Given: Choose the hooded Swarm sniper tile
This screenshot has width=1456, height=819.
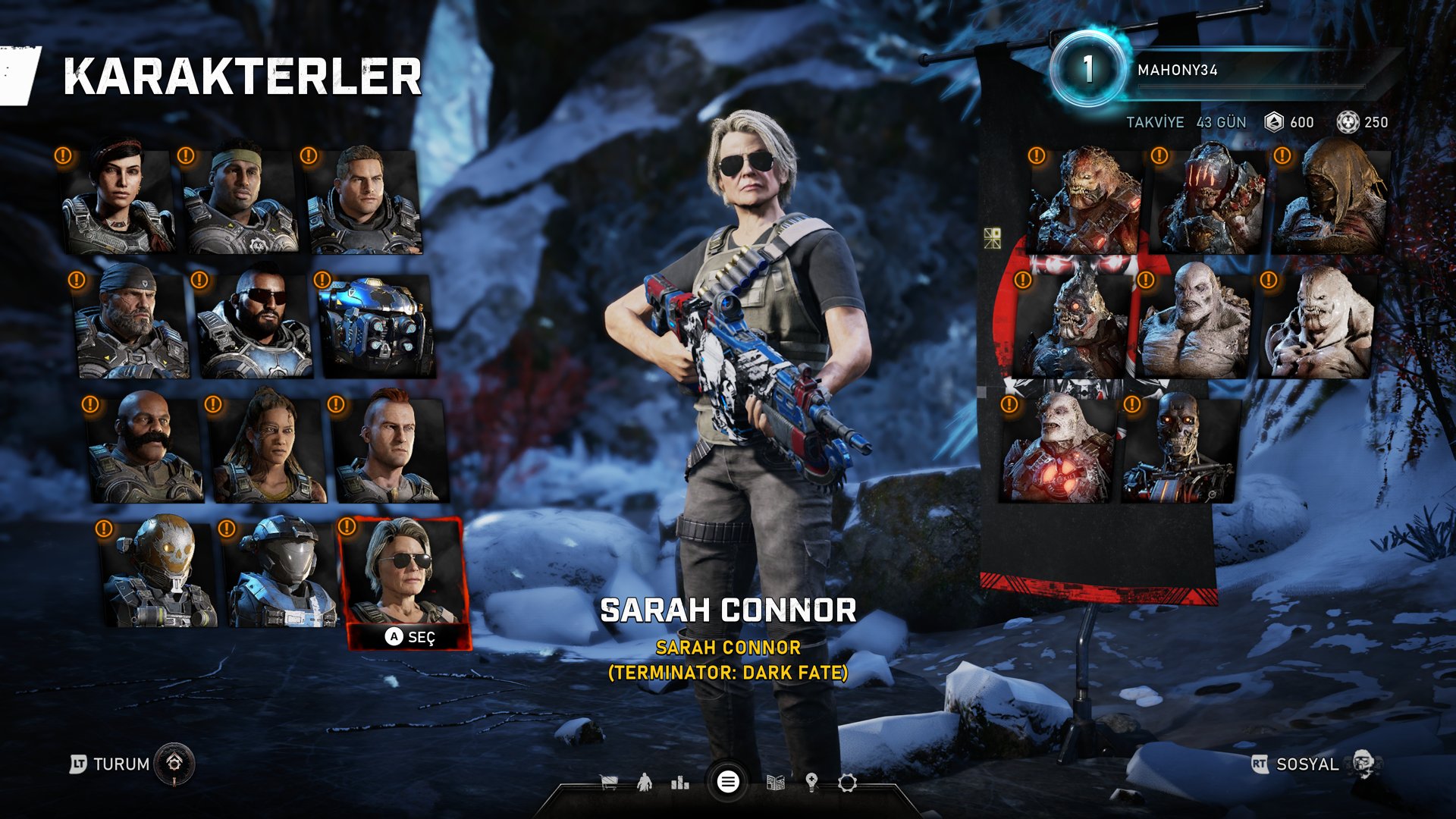Looking at the screenshot, I should [1331, 201].
